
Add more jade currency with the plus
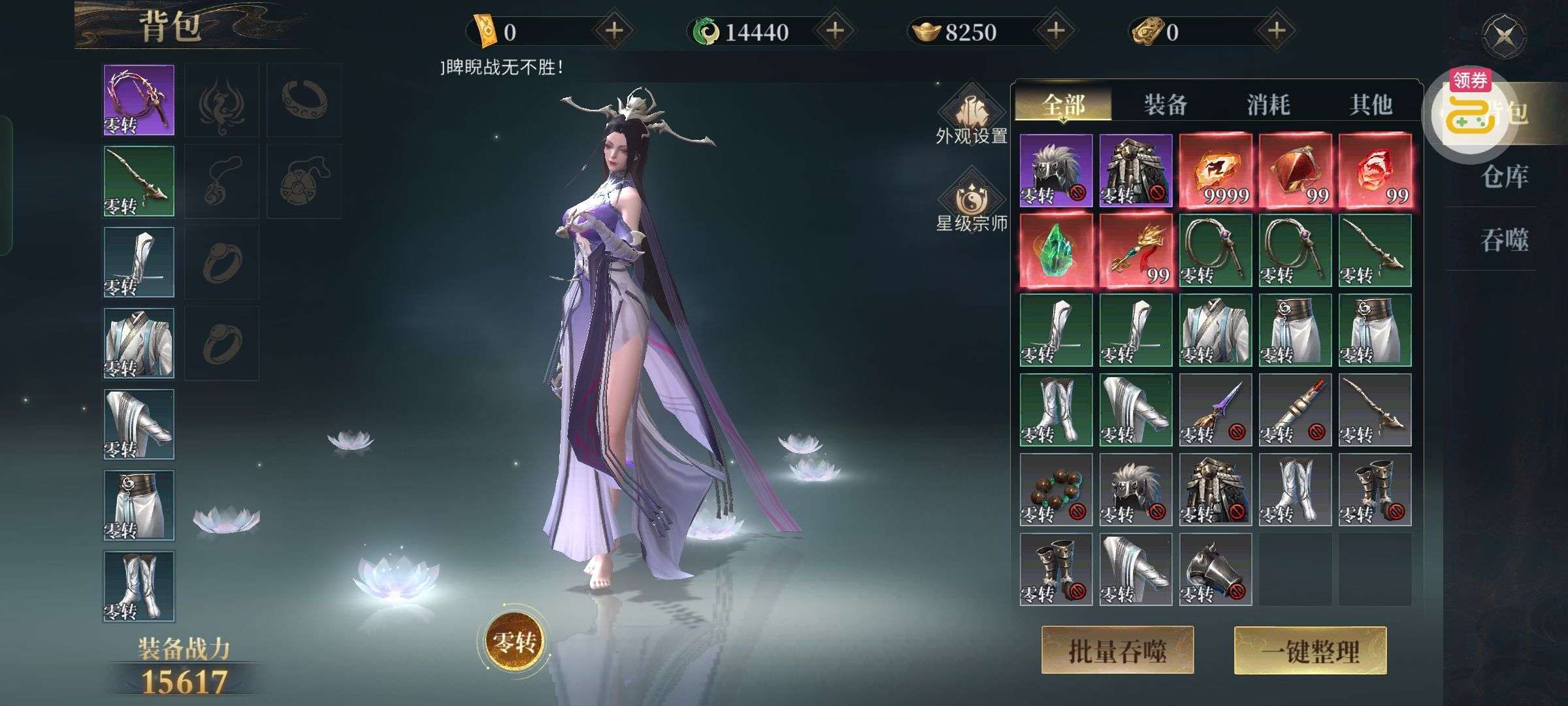836,31
